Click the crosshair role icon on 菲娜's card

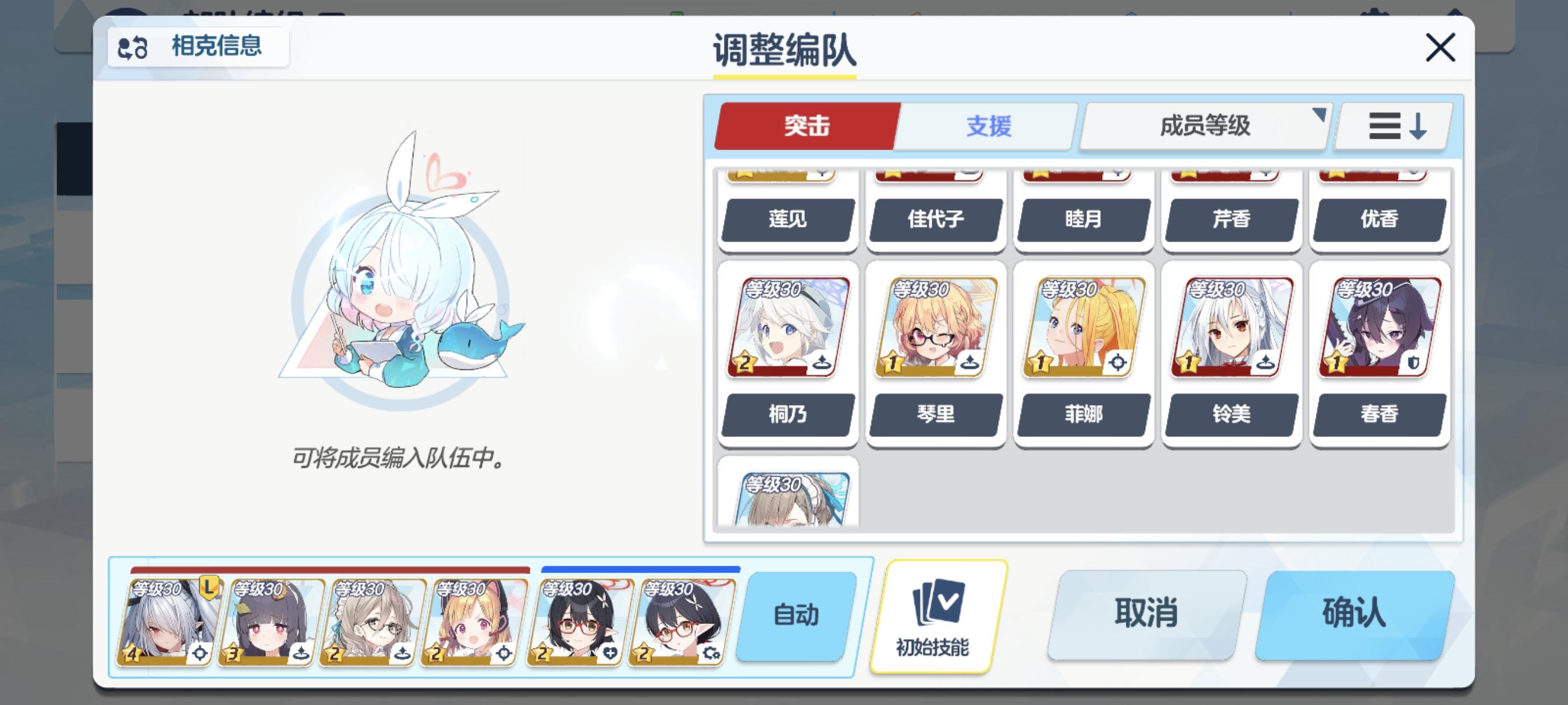click(x=1118, y=362)
